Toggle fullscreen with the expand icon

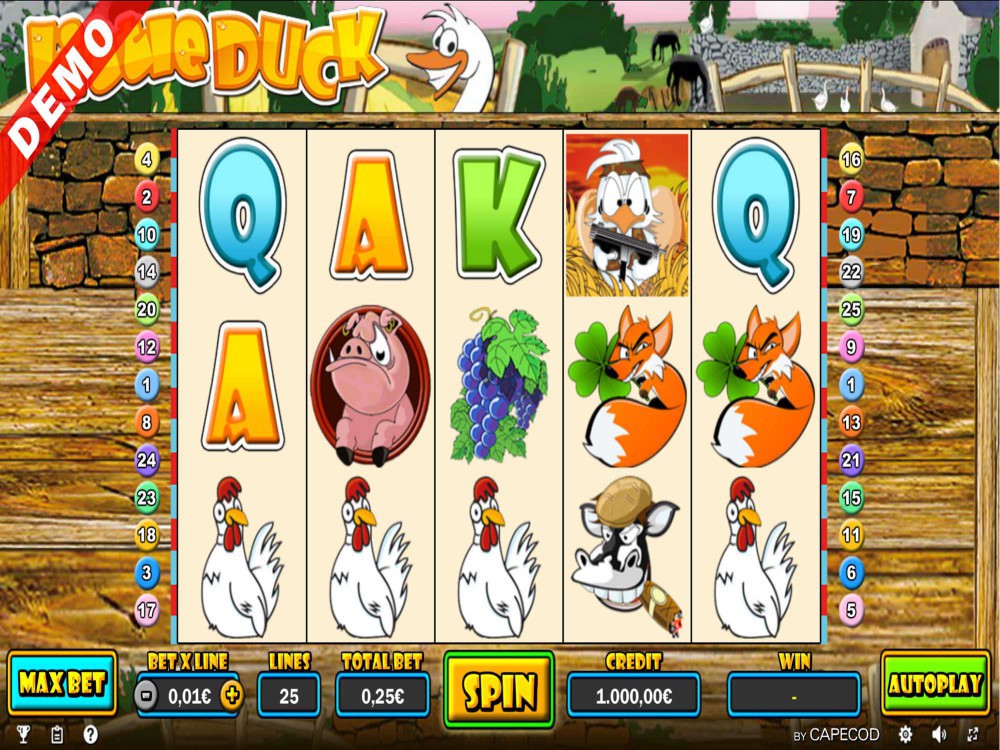974,735
